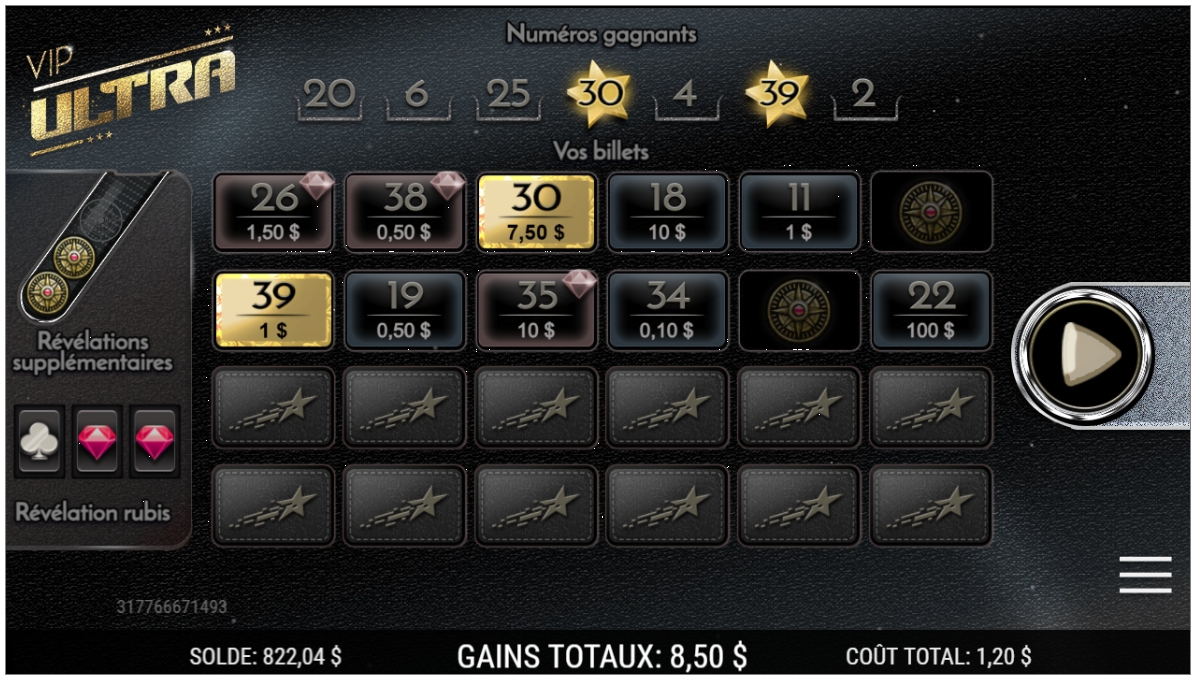Screen dimensions: 1196x680
Task: Choose the ticket numbered 38
Action: click(x=405, y=211)
